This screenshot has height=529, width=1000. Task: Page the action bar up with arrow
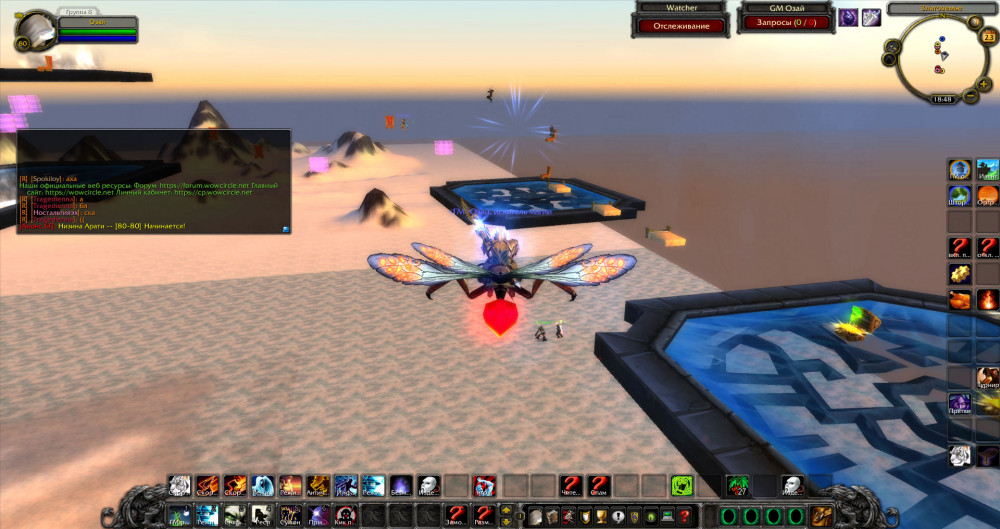[x=506, y=510]
